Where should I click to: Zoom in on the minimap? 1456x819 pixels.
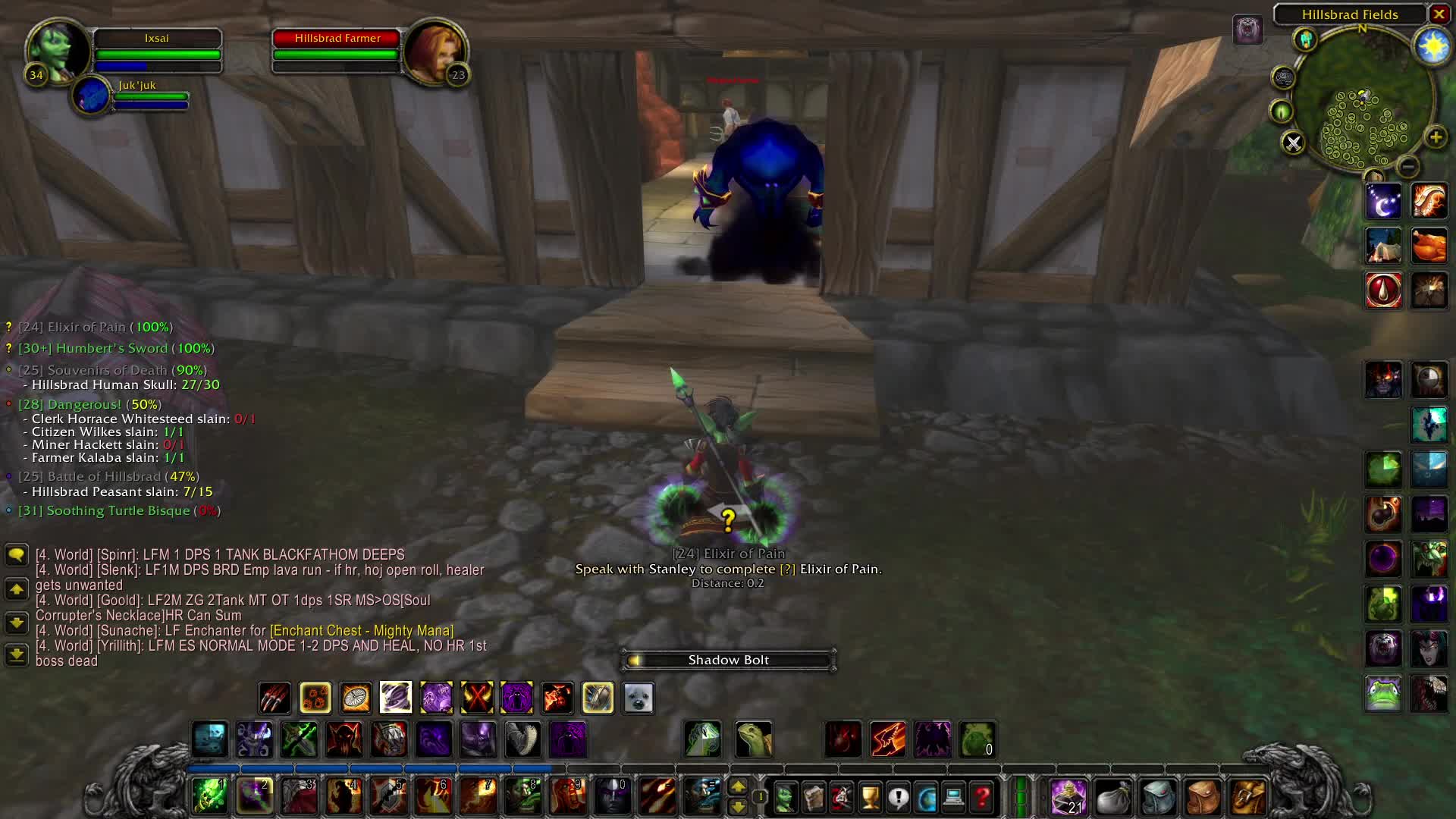1435,137
